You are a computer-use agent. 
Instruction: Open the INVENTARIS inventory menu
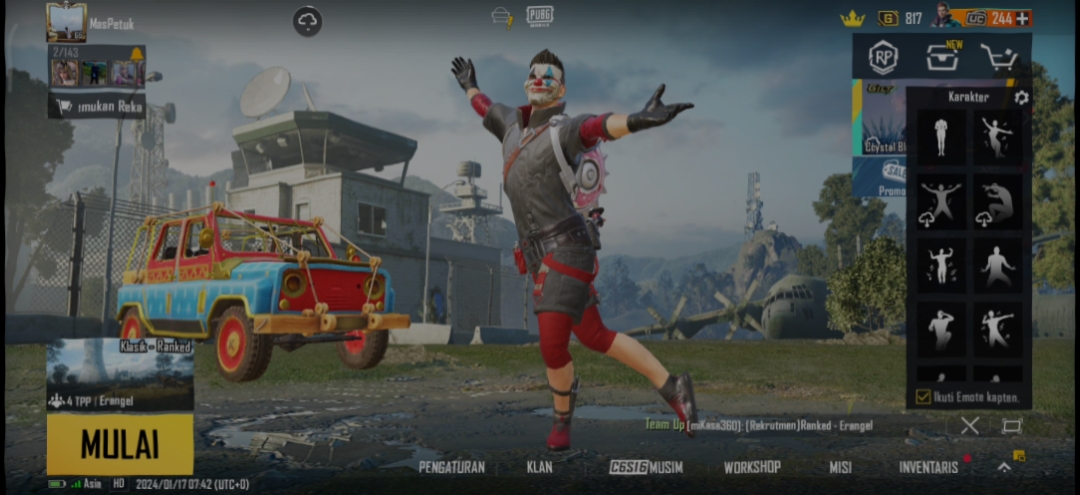[x=928, y=467]
